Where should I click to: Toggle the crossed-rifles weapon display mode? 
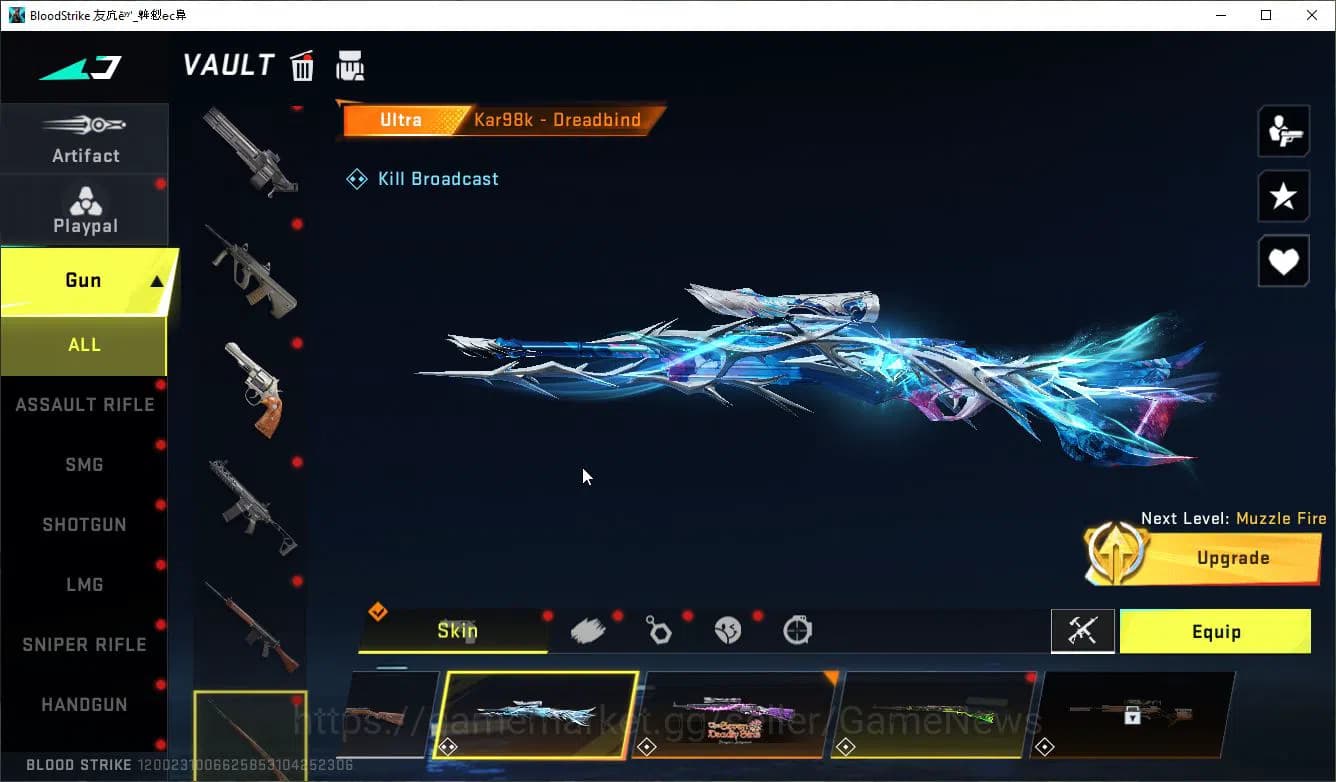click(1083, 631)
